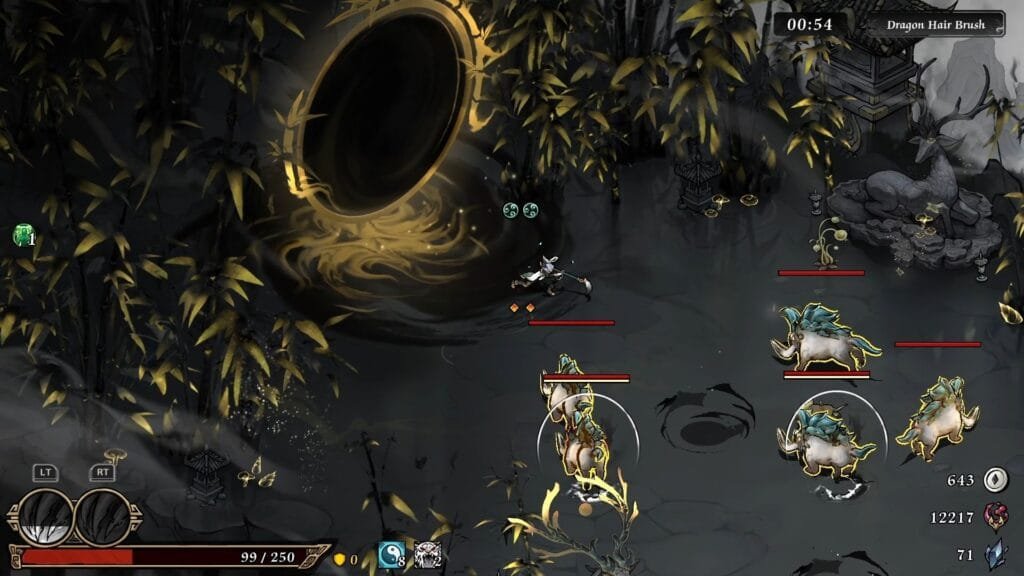Click the green jade buff icon

21,236
